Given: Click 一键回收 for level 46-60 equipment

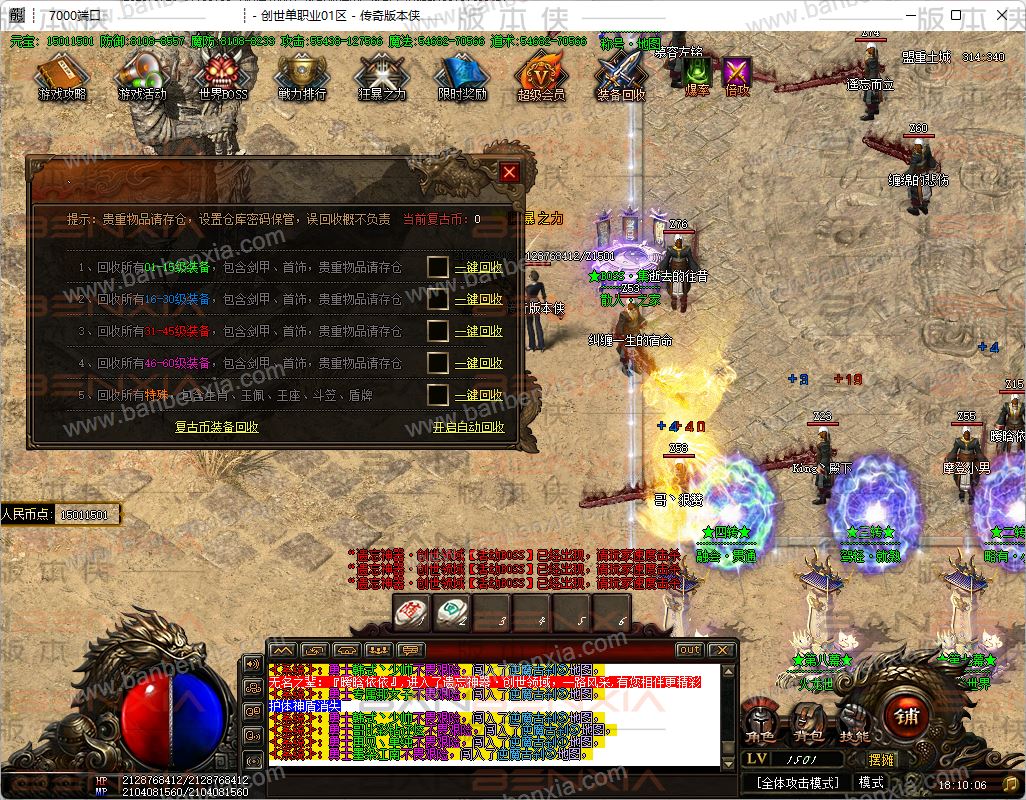Looking at the screenshot, I should [479, 363].
